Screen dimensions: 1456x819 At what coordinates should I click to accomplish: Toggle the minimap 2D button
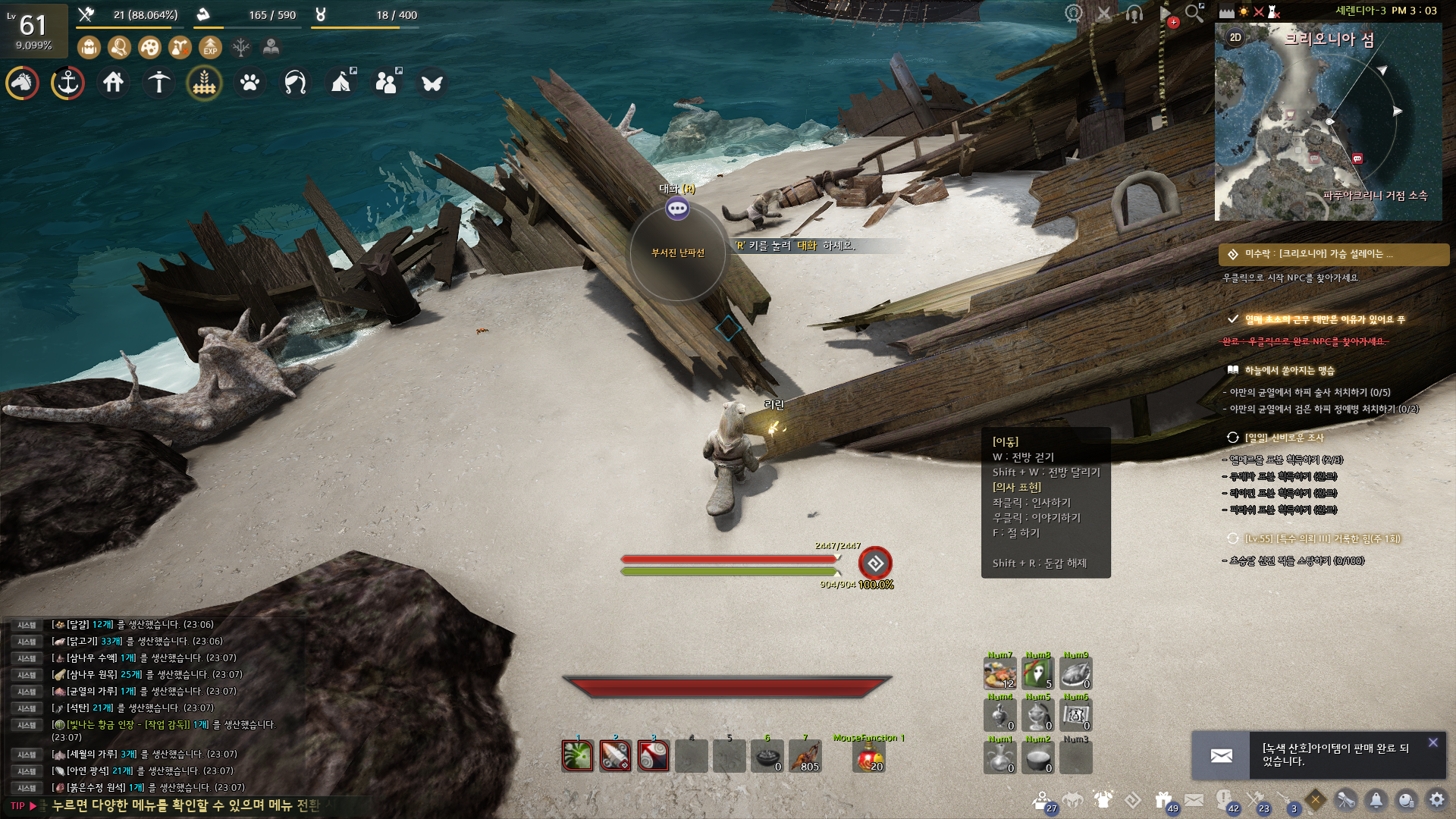tap(1235, 37)
